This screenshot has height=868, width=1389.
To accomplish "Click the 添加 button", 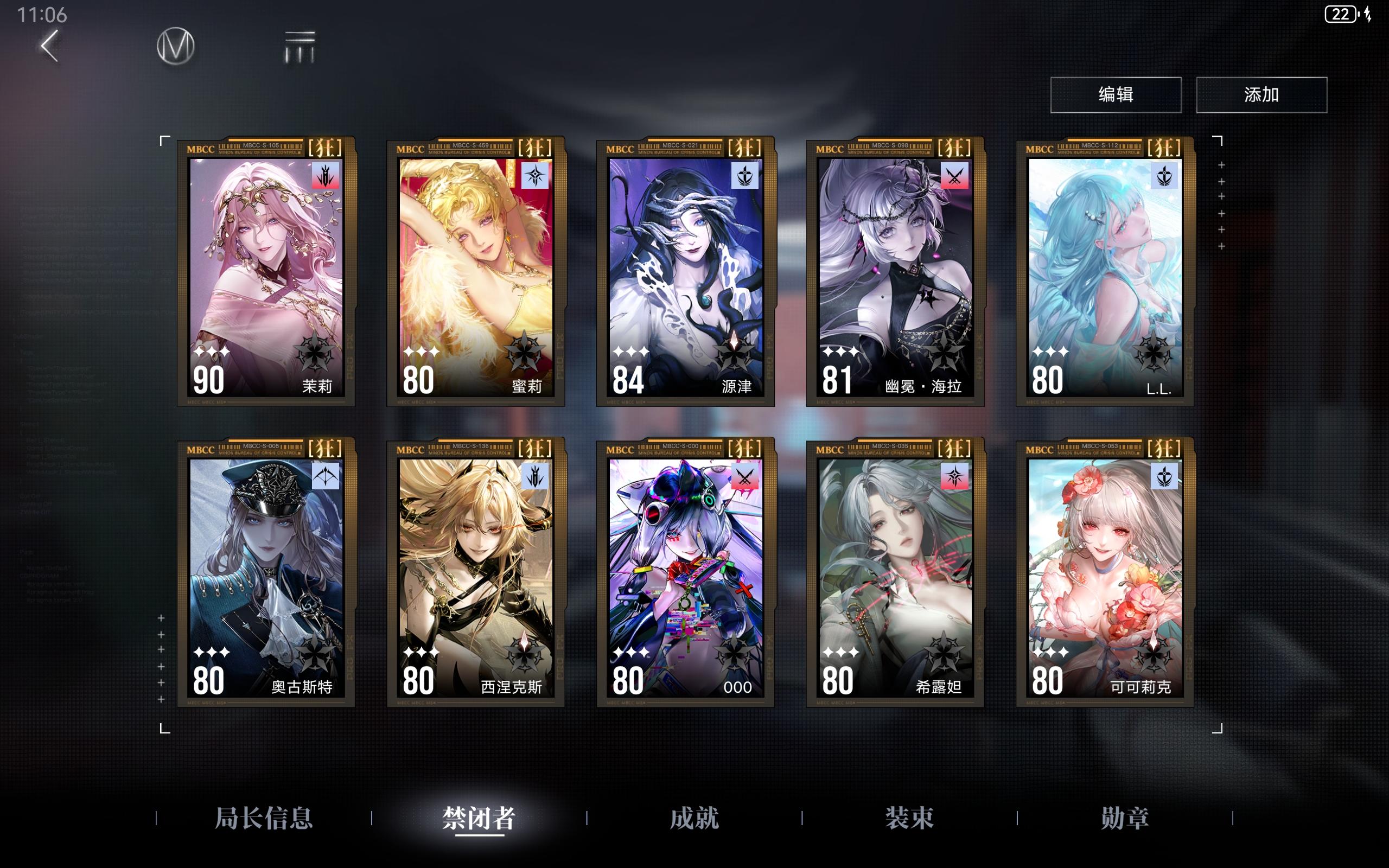I will (1261, 95).
